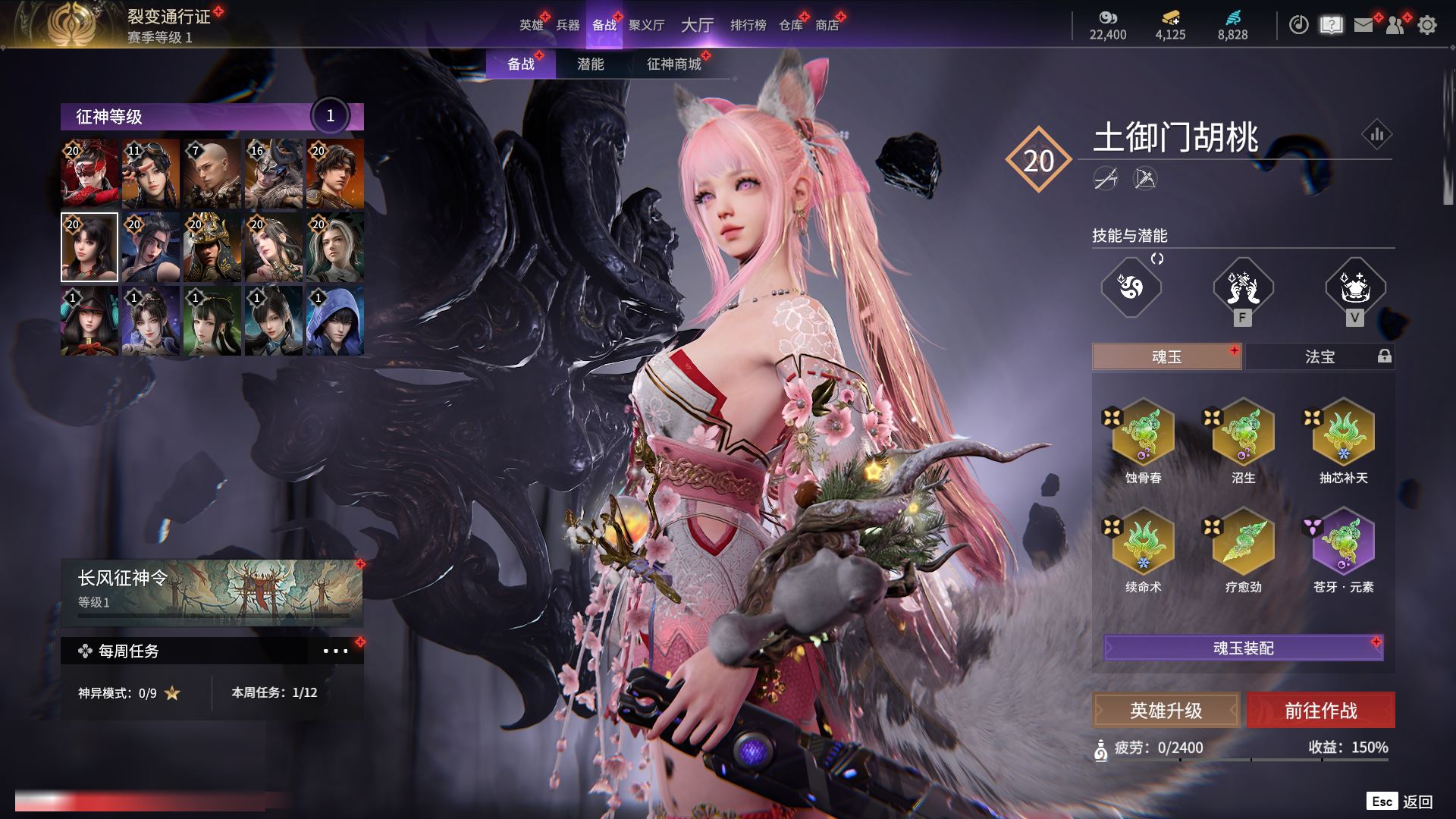Select the locked 法宝 tab
Screen dimensions: 1456x819
coord(1319,356)
